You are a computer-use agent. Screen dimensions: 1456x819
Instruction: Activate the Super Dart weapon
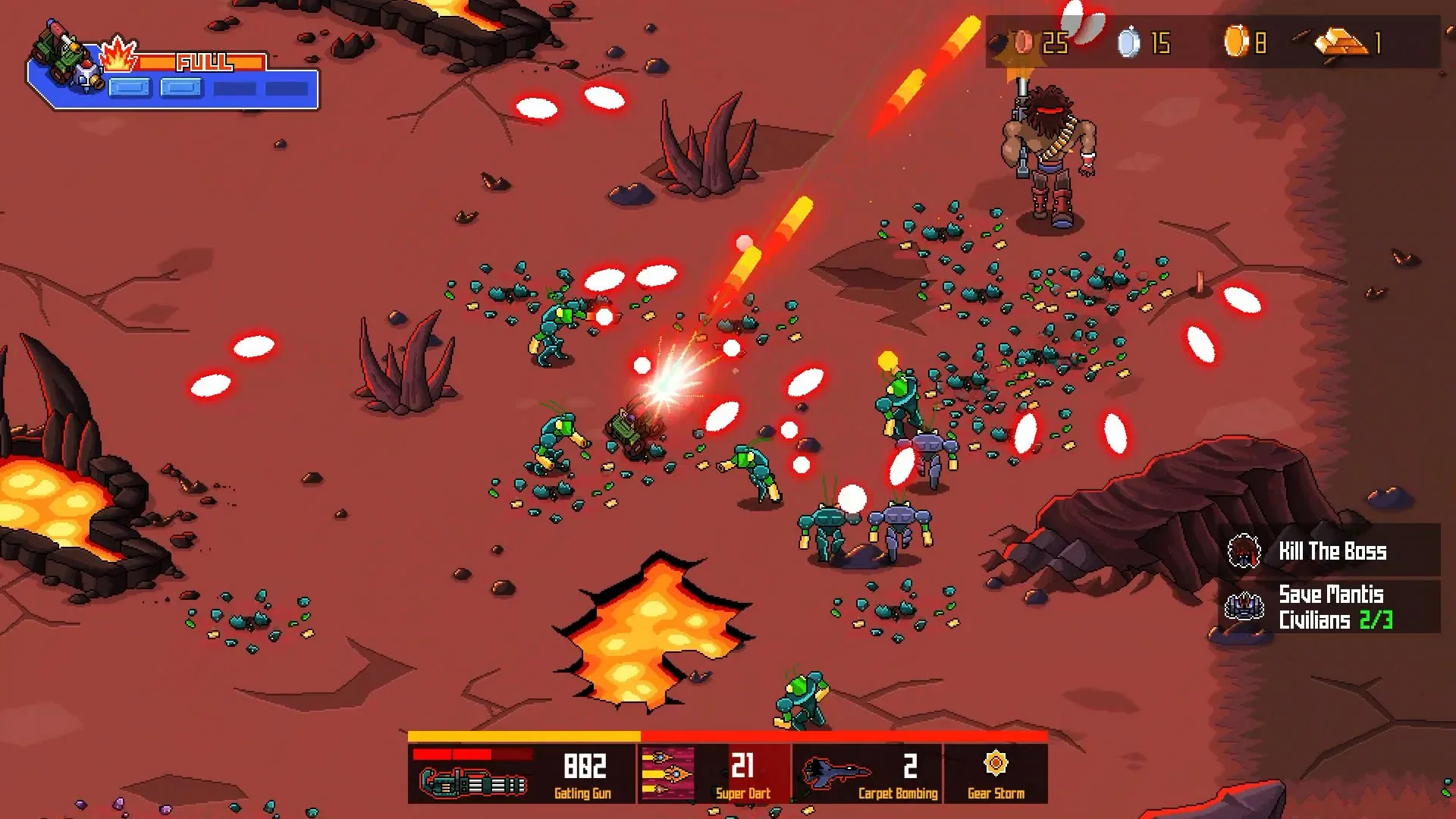714,773
